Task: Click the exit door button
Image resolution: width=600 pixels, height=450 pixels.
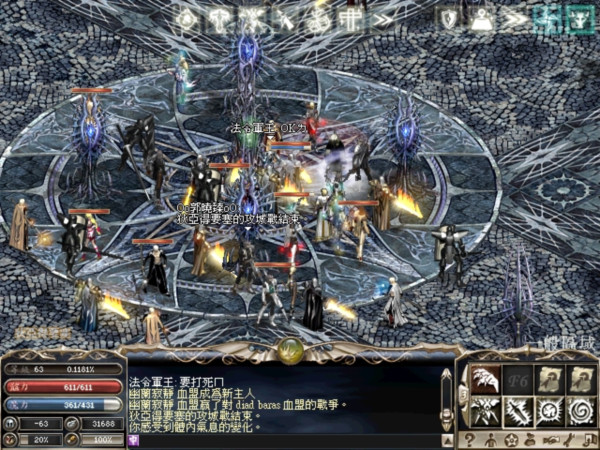Action: pyautogui.click(x=587, y=439)
